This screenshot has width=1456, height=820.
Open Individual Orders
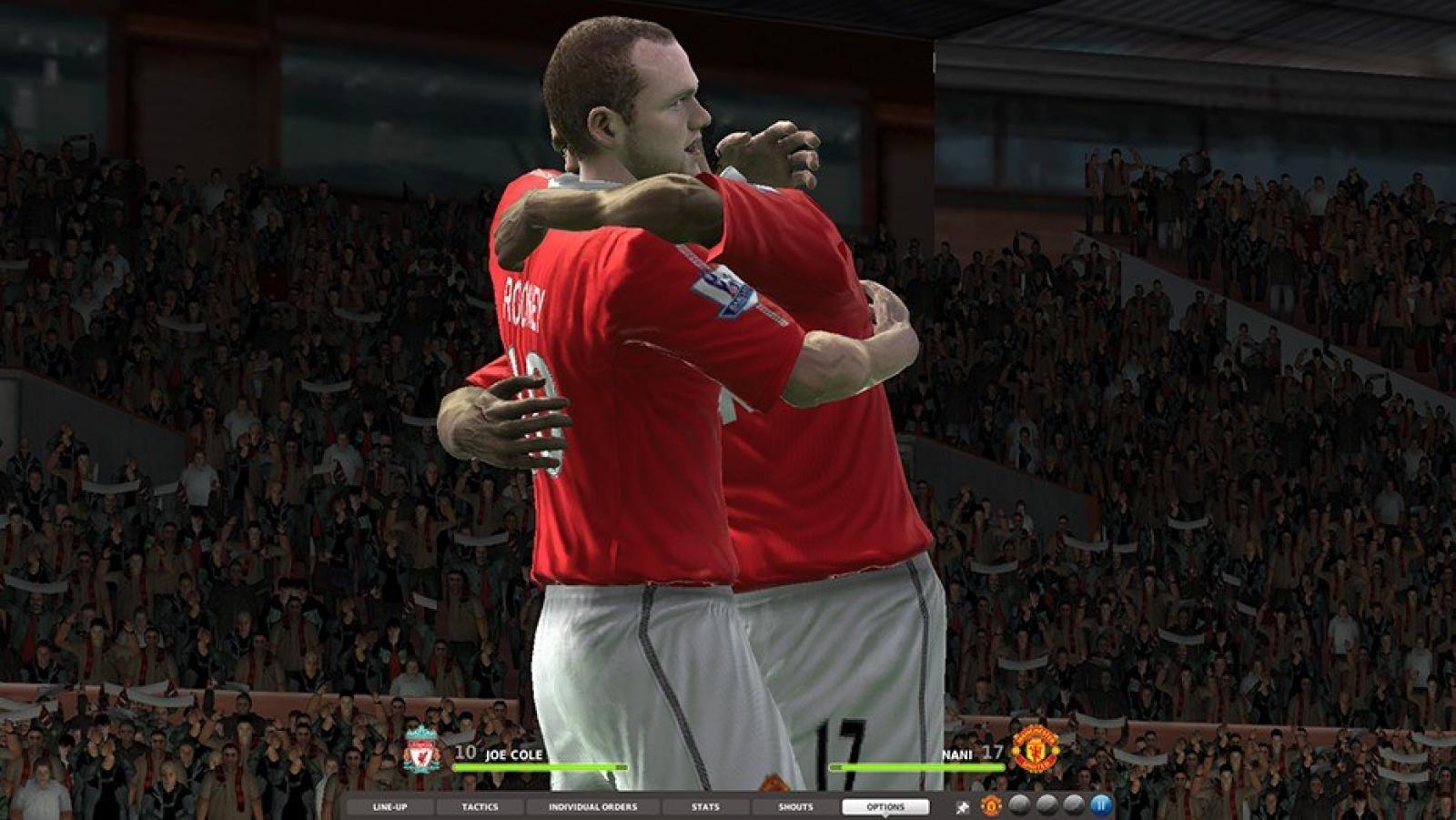[592, 806]
